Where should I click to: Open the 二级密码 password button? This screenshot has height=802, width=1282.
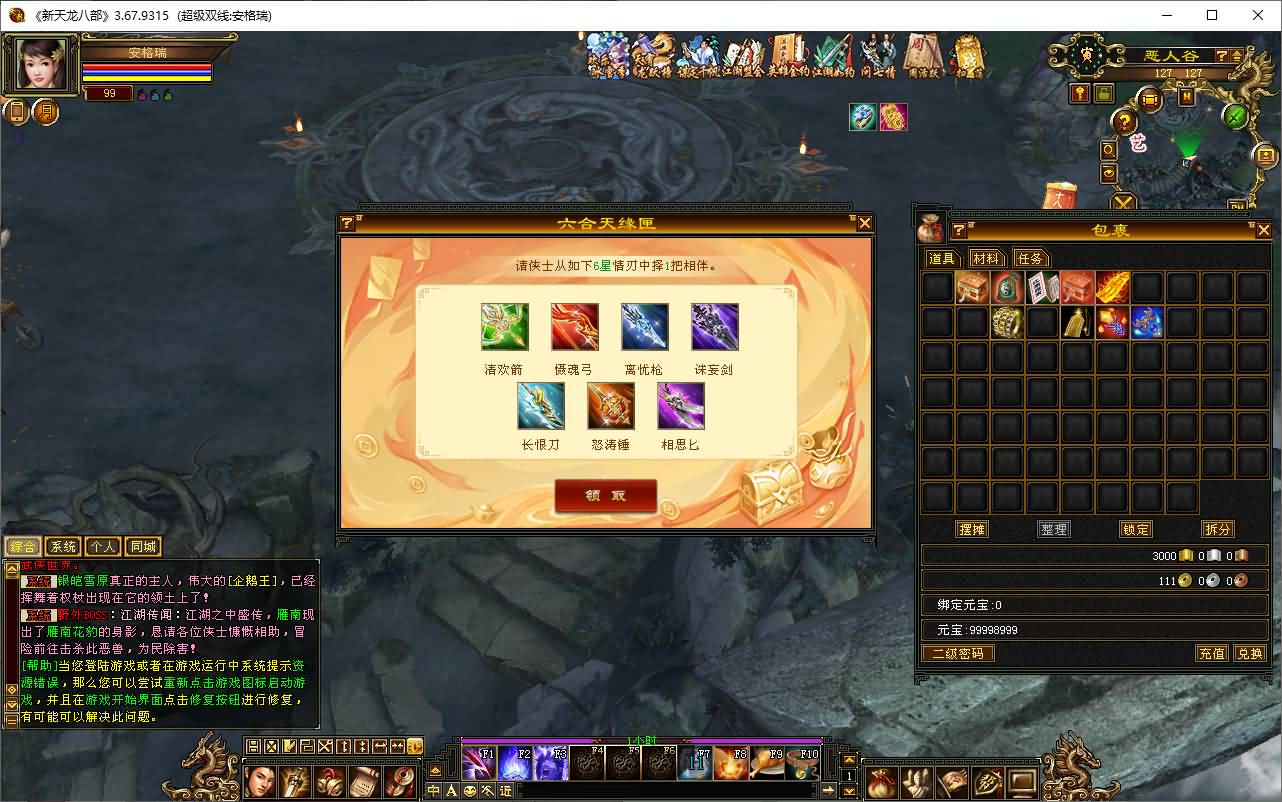[957, 653]
